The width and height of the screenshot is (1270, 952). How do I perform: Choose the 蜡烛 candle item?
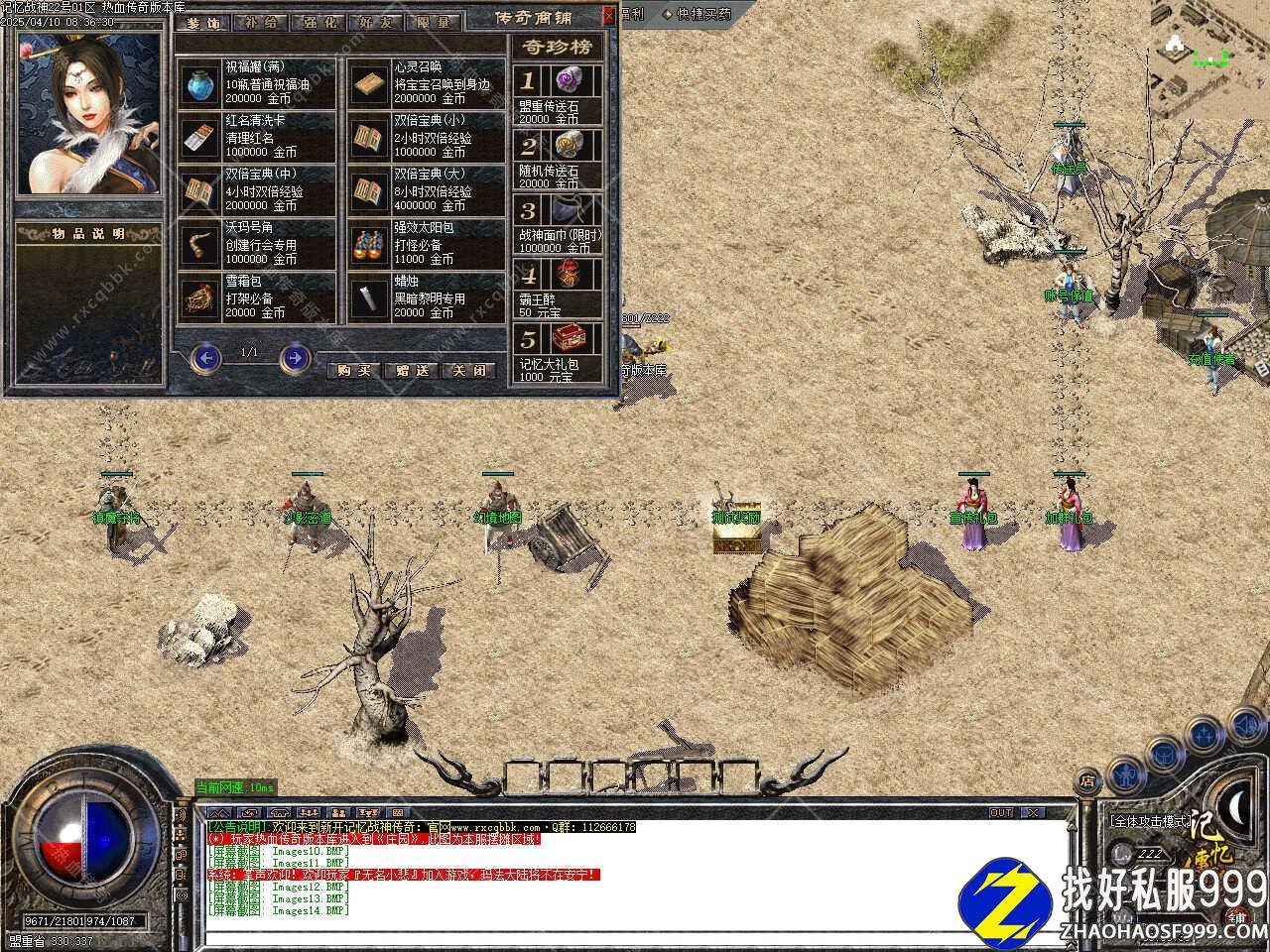370,297
